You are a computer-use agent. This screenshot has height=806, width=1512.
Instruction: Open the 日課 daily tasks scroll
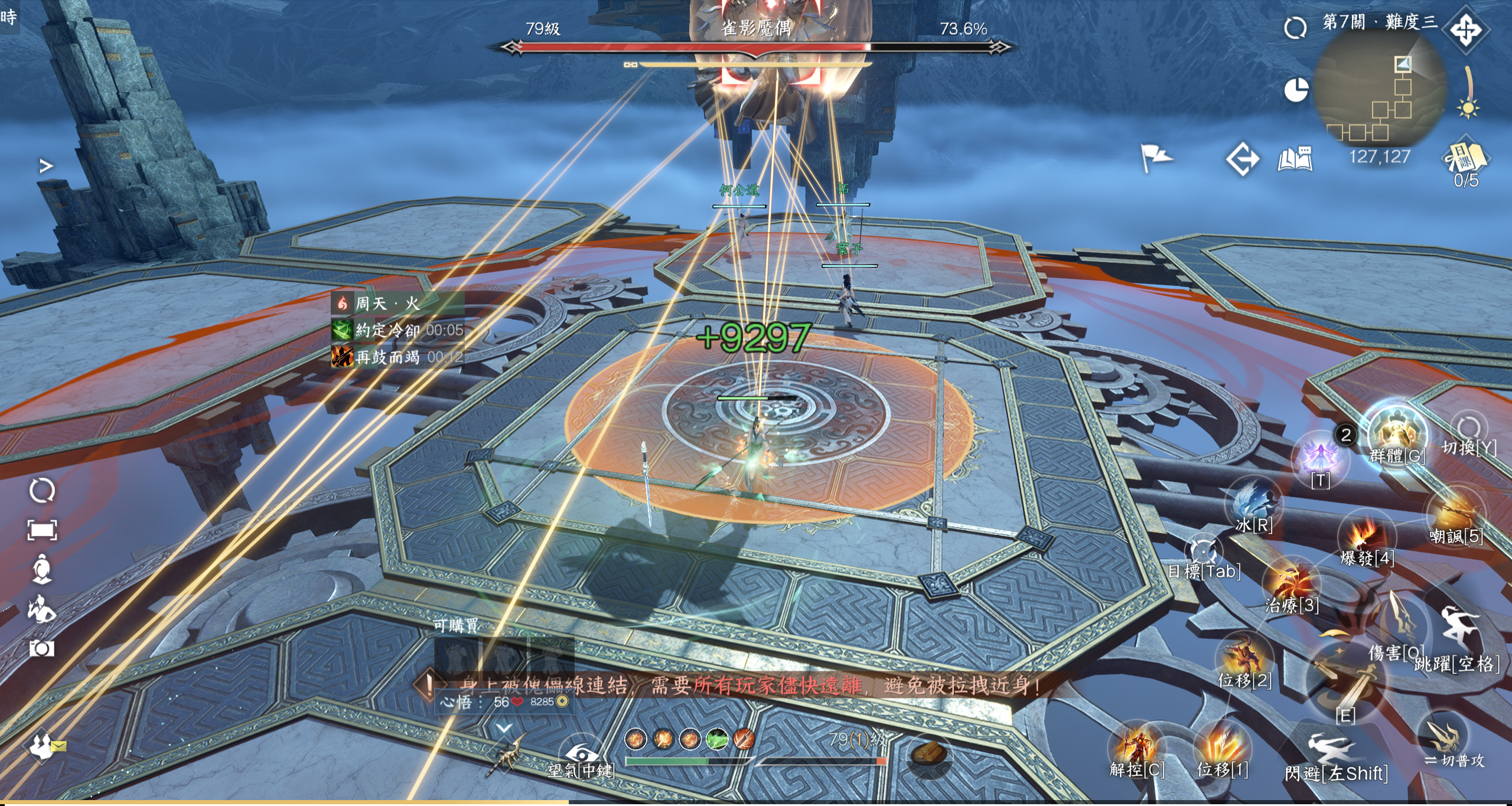pyautogui.click(x=1465, y=158)
